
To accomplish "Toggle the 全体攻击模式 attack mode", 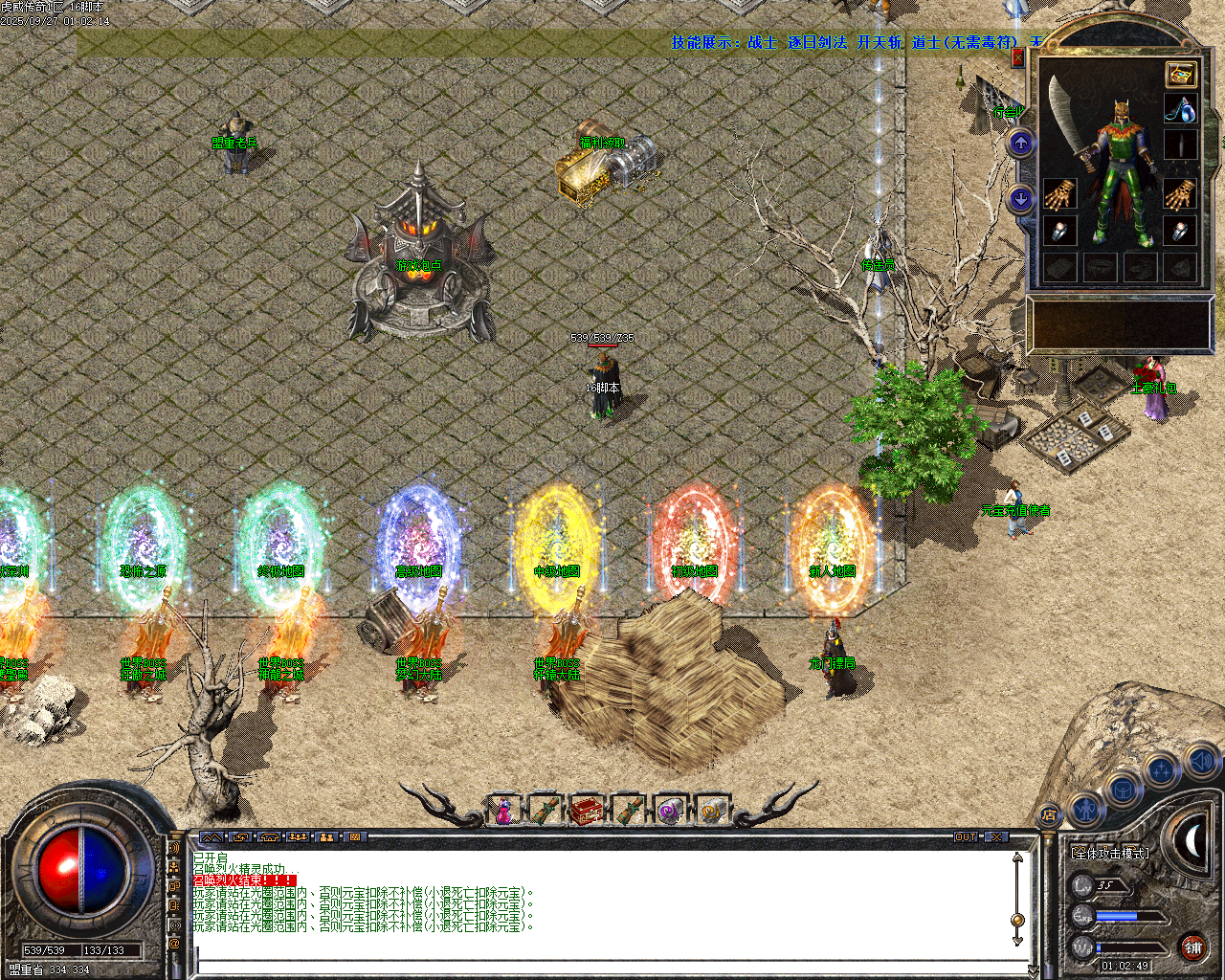I will (1110, 852).
